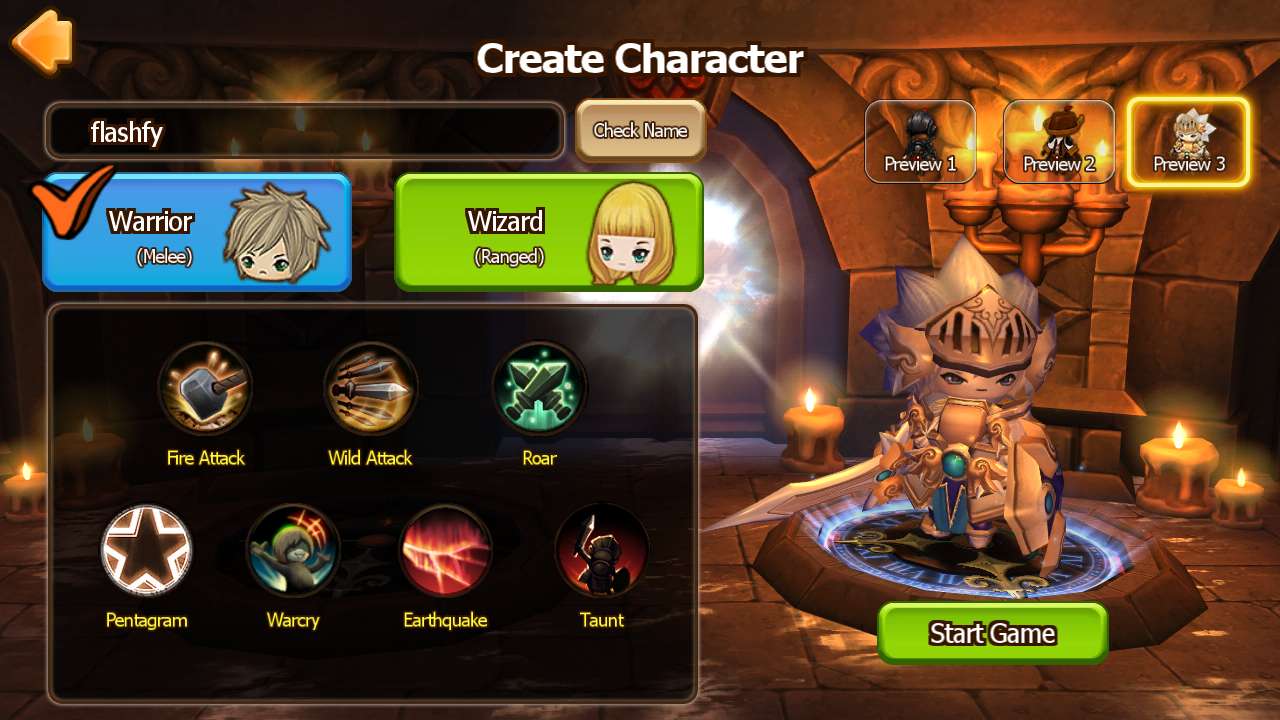
Task: Inspect the Wild Attack skill icon
Action: click(x=370, y=389)
